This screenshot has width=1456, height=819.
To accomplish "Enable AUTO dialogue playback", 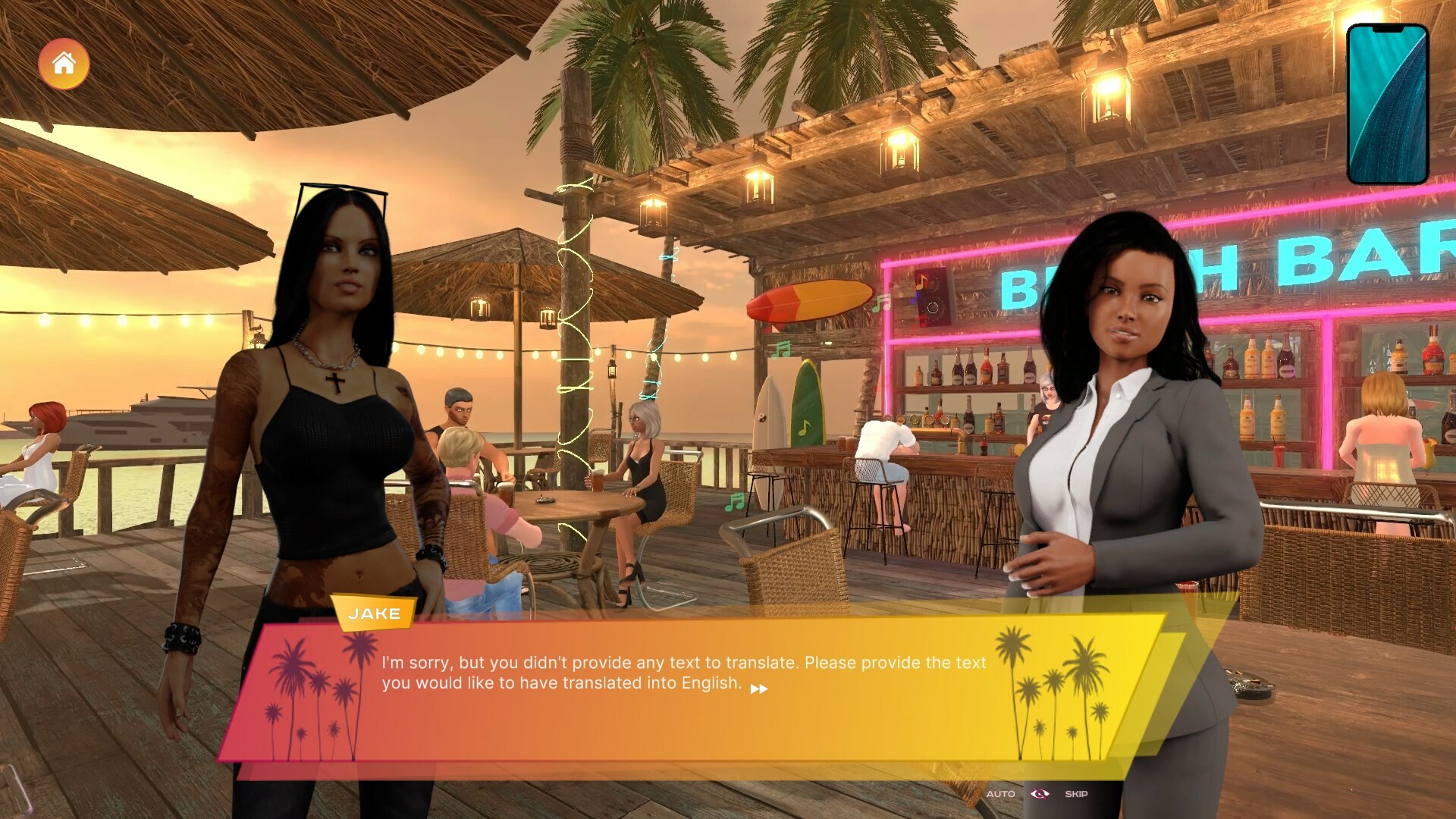I will 1001,794.
